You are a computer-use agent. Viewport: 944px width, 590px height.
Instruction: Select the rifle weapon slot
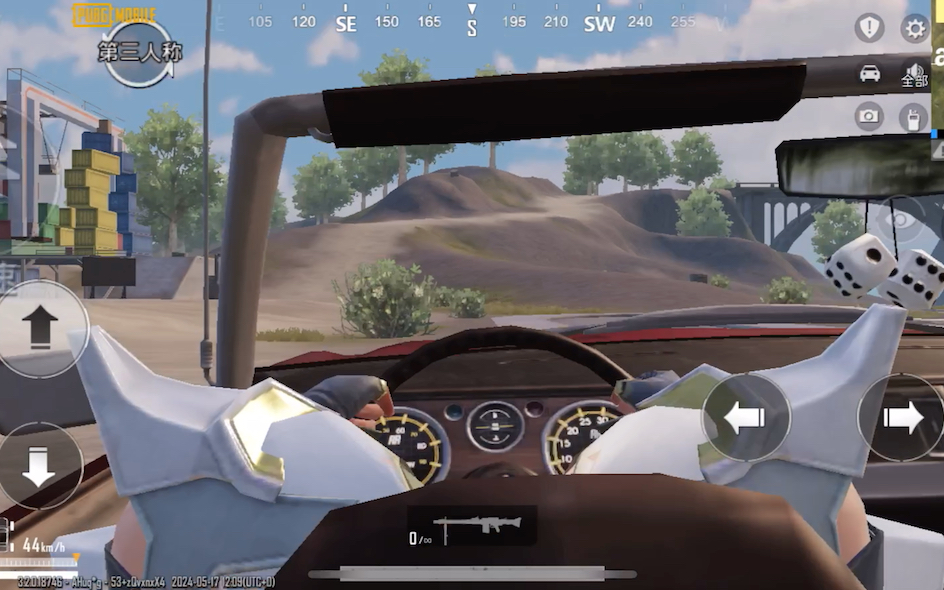471,526
